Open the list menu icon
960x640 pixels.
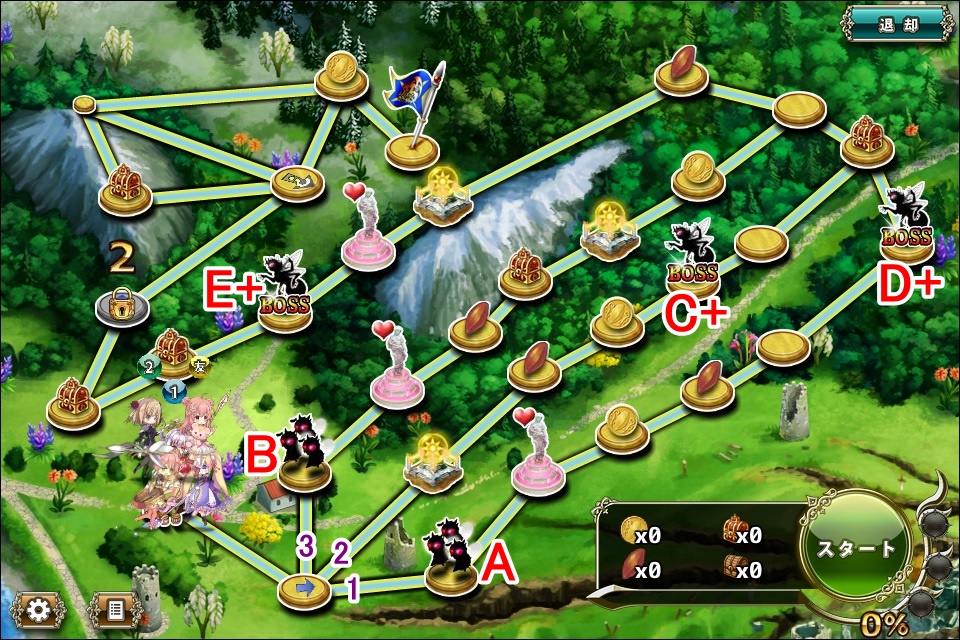[114, 609]
